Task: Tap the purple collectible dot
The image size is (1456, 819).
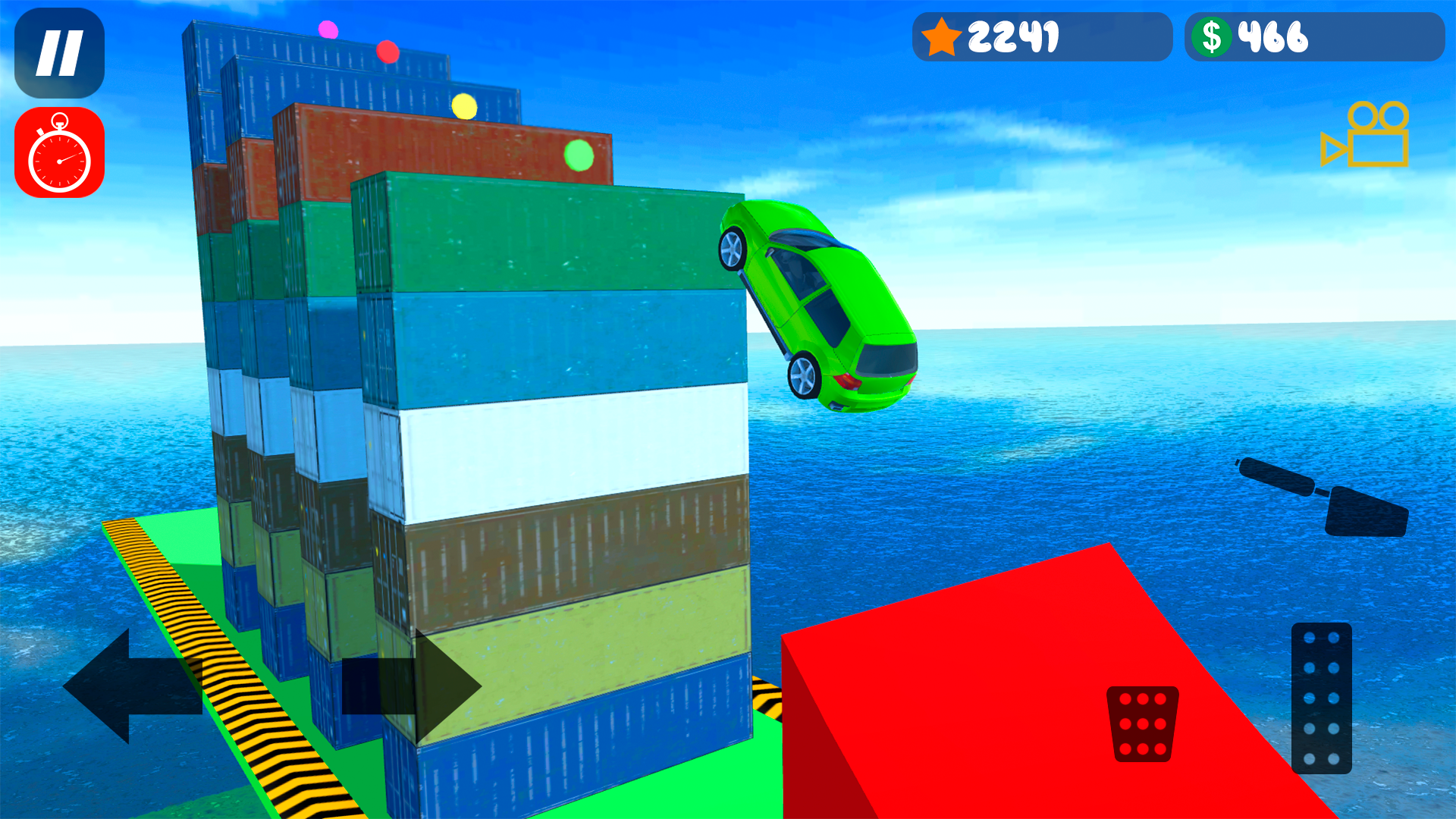Action: (328, 29)
